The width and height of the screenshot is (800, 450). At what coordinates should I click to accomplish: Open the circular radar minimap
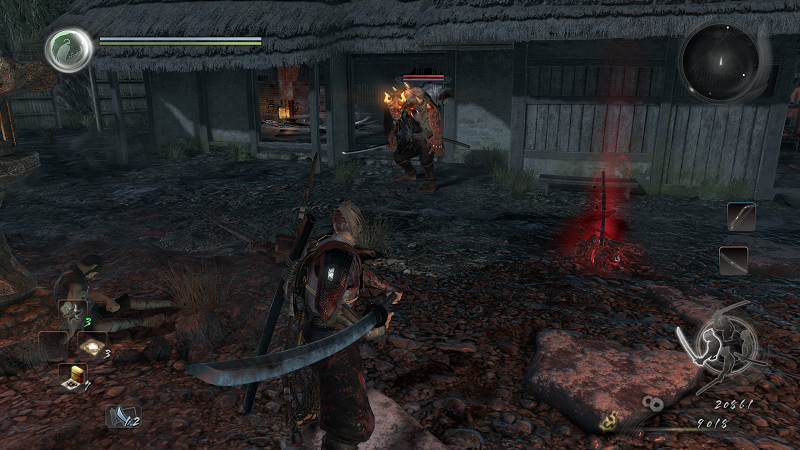pos(720,61)
